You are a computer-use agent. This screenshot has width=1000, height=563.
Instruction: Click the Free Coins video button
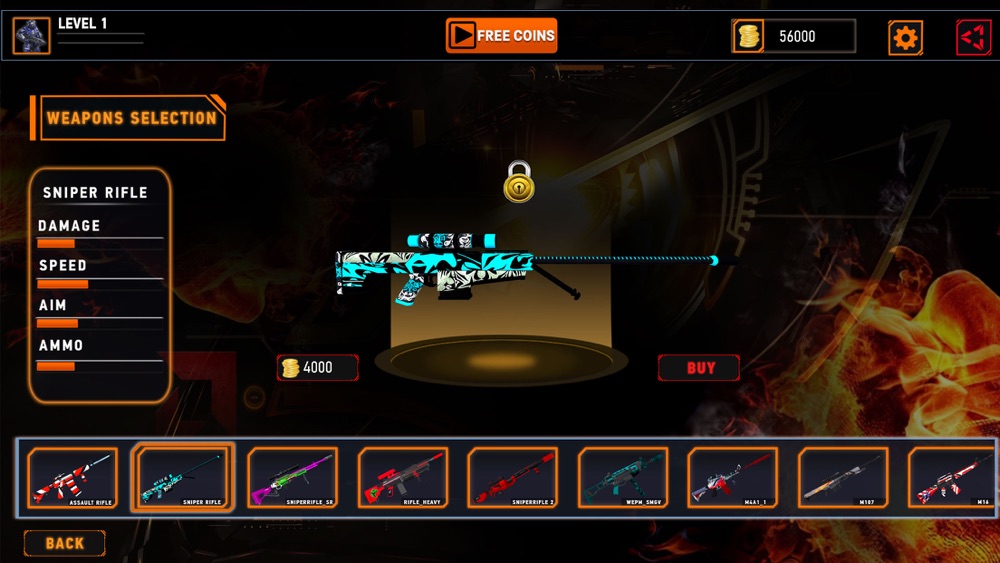click(501, 36)
